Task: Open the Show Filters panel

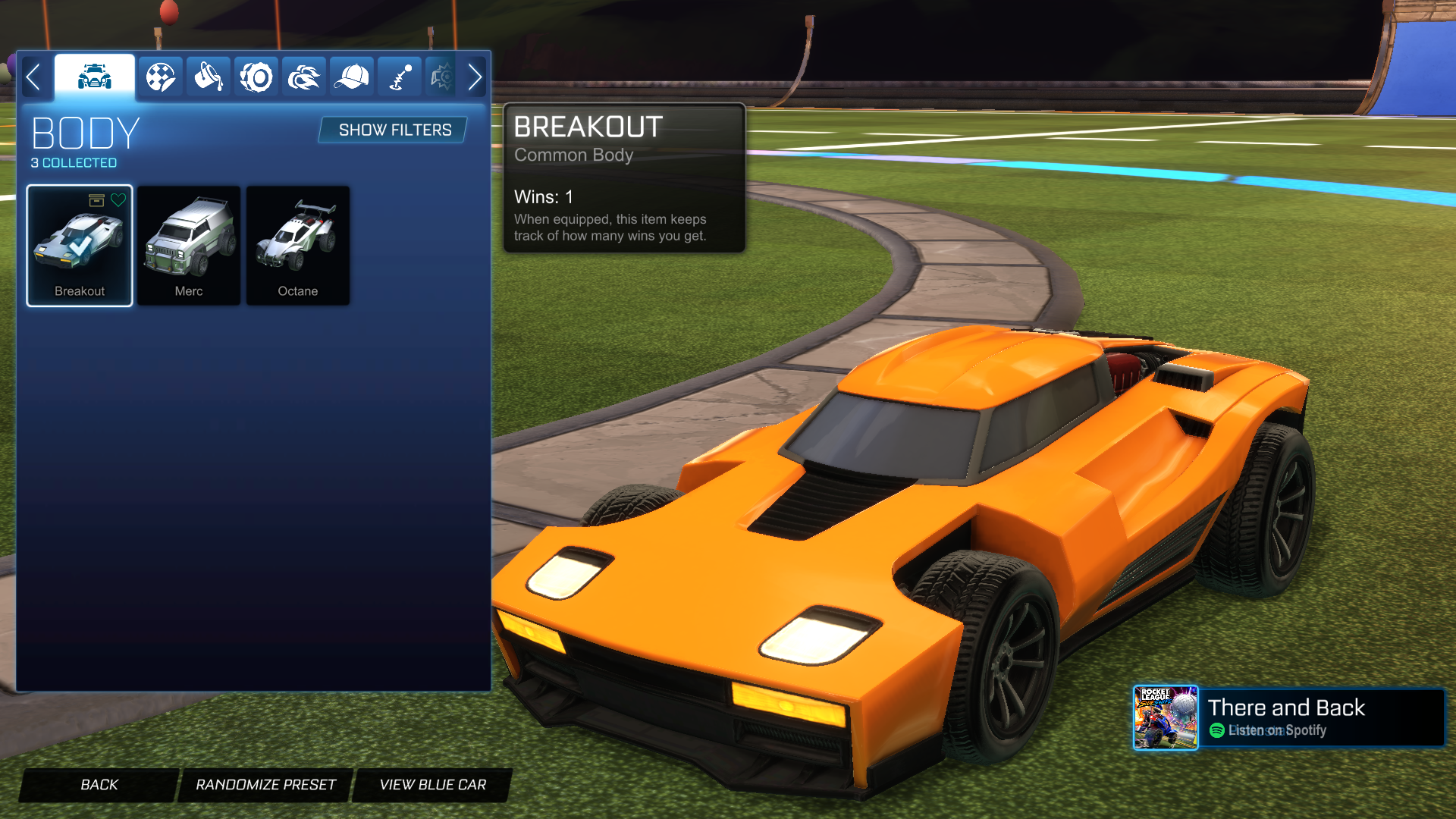Action: 394,130
